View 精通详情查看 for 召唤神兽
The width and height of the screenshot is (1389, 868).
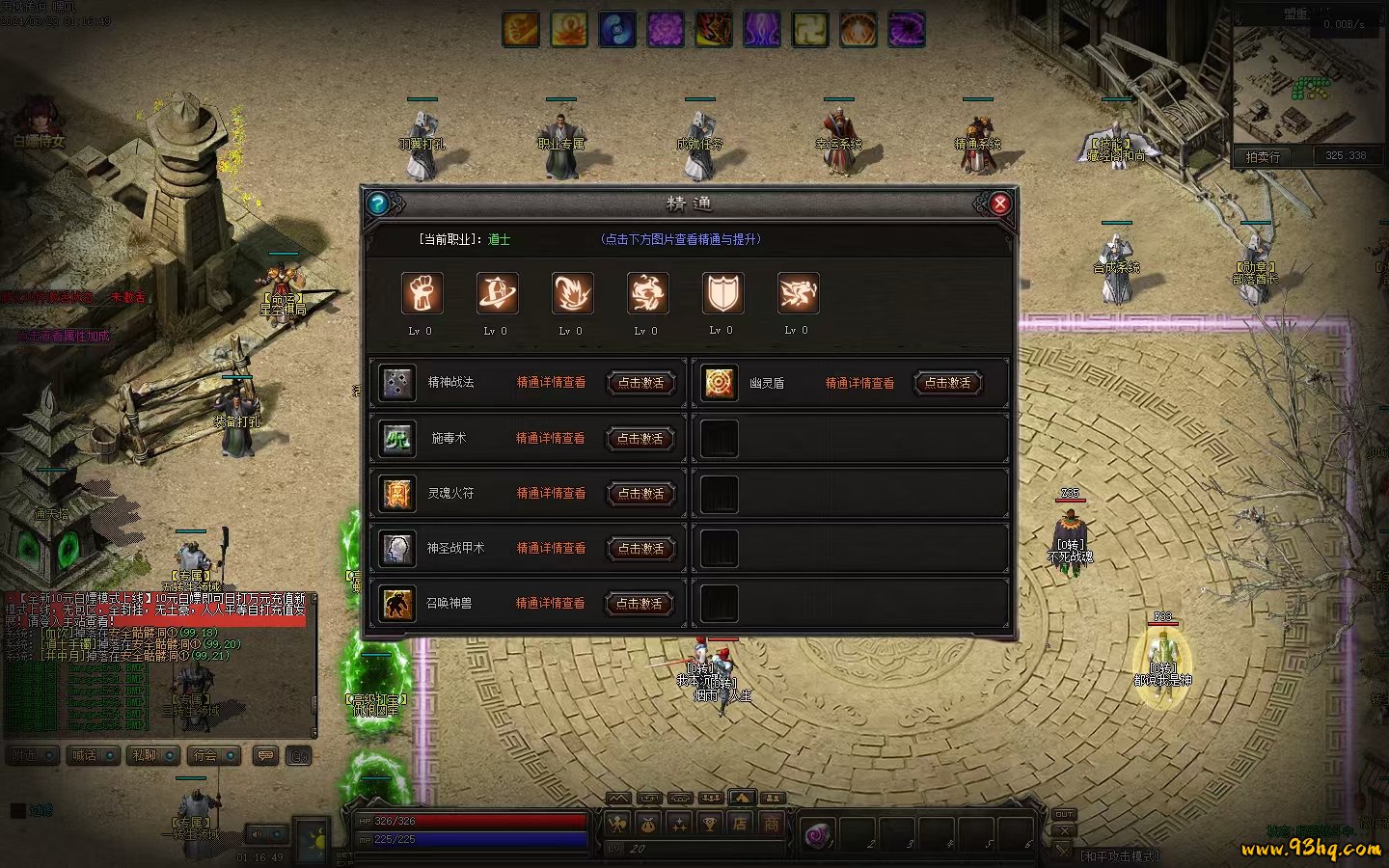click(550, 604)
